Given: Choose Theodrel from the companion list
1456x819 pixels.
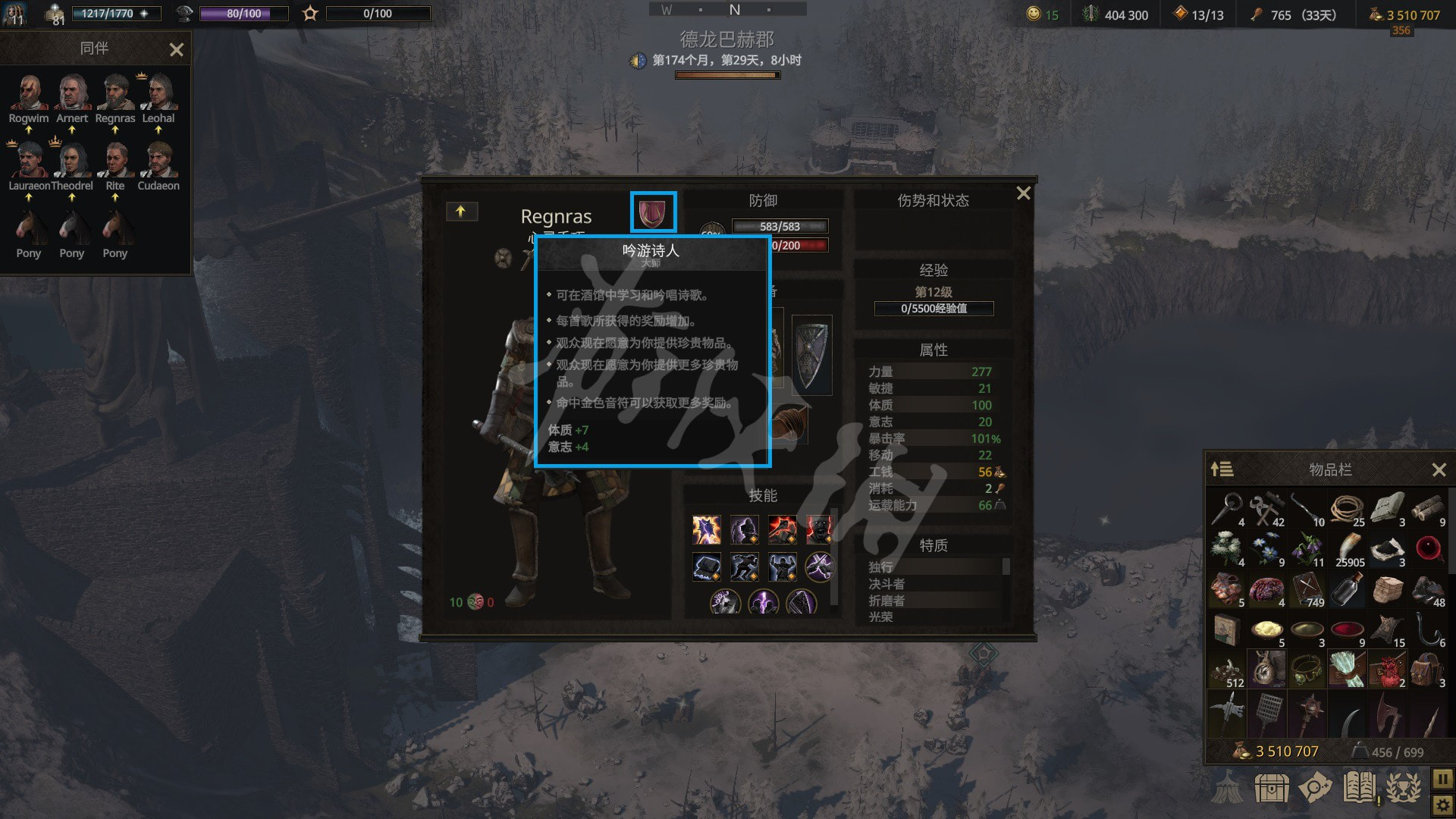Looking at the screenshot, I should tap(71, 162).
